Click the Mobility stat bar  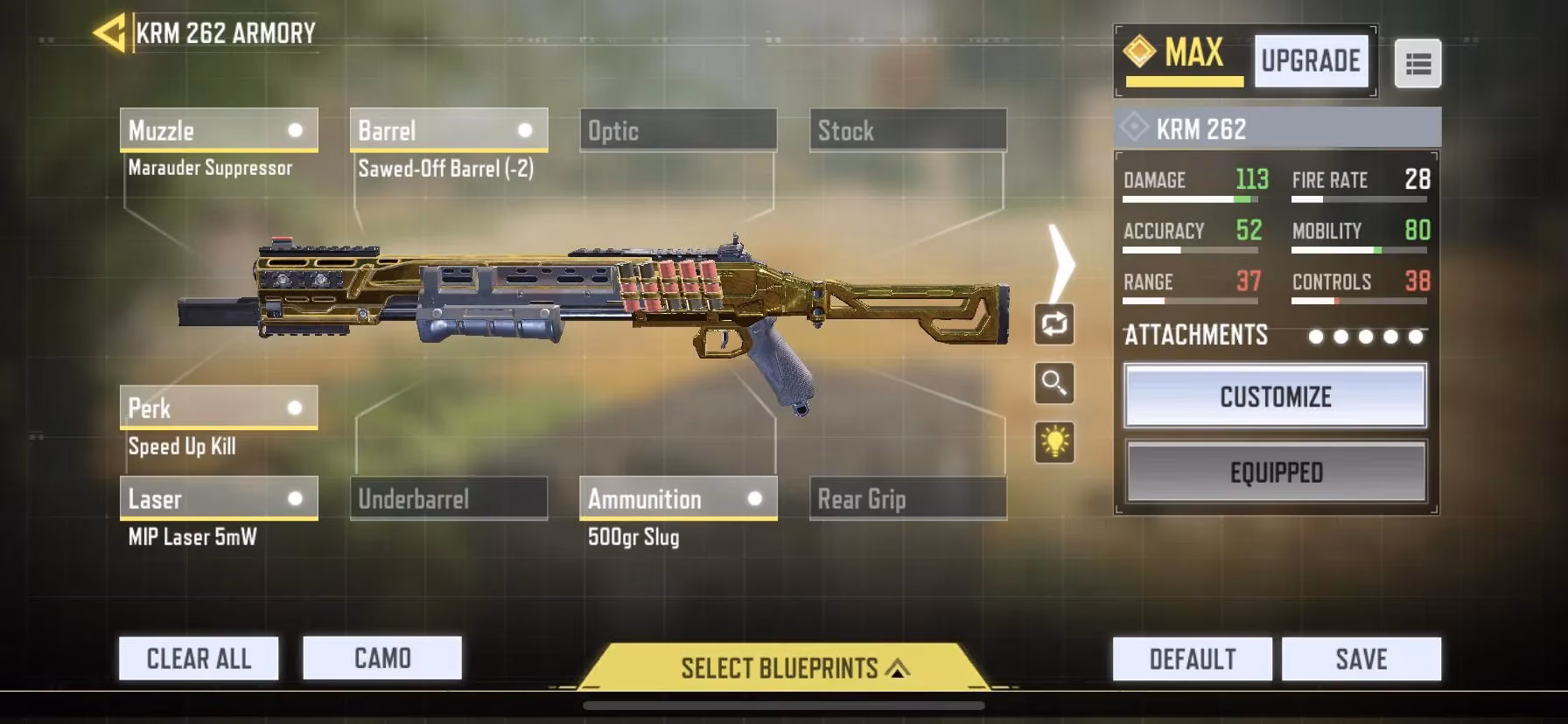pos(1359,249)
